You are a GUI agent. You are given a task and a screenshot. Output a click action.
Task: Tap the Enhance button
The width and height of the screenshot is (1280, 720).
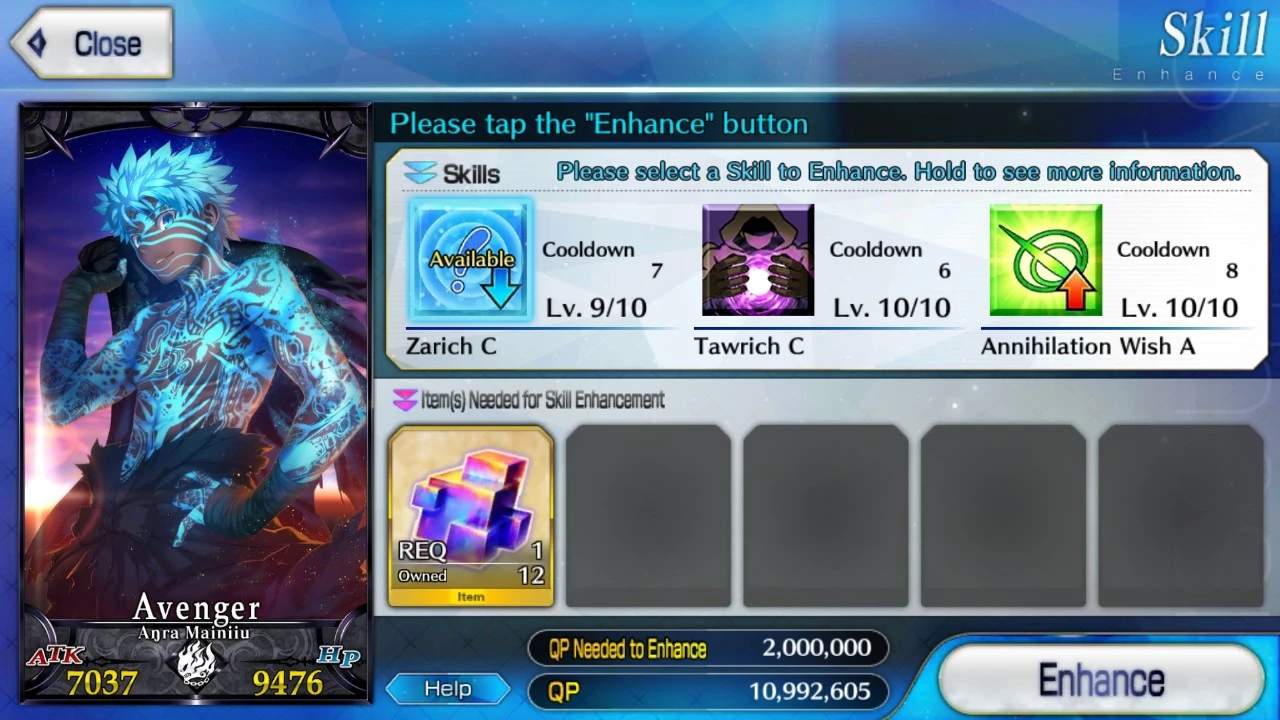point(1100,679)
